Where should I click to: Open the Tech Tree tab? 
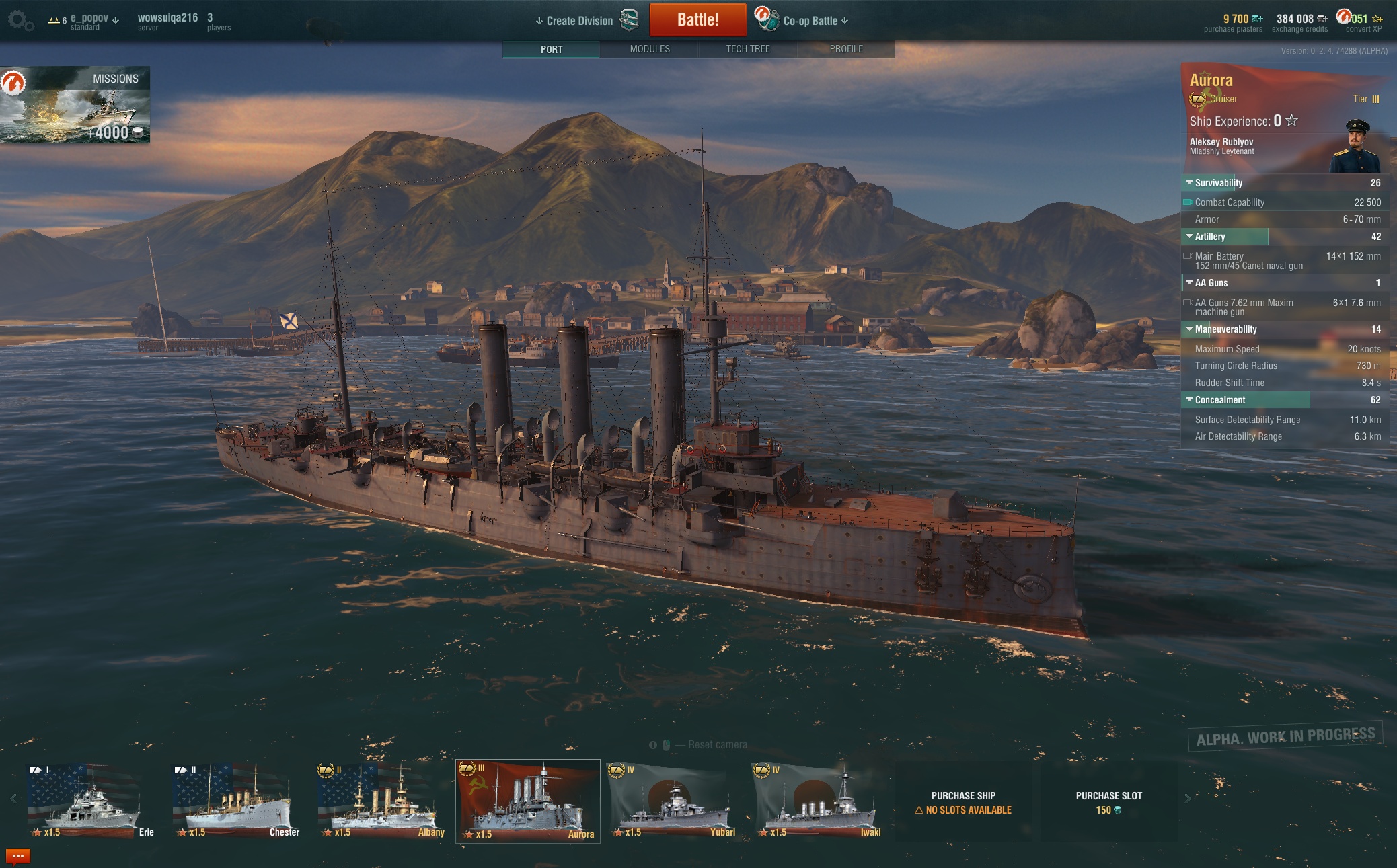tap(748, 49)
